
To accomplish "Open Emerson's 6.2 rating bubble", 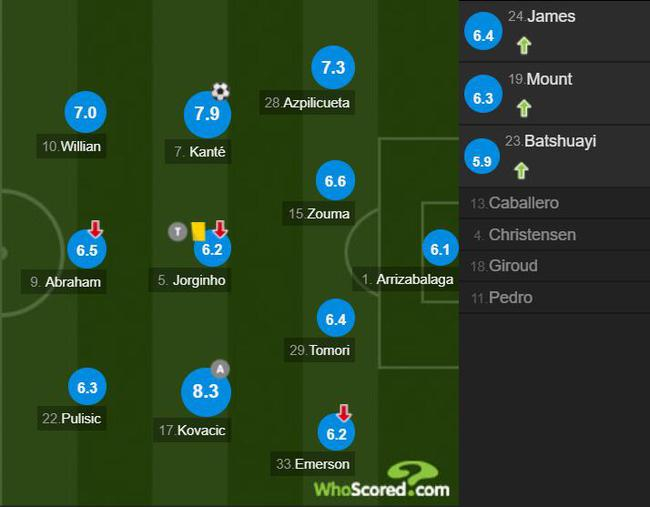I will pyautogui.click(x=335, y=434).
